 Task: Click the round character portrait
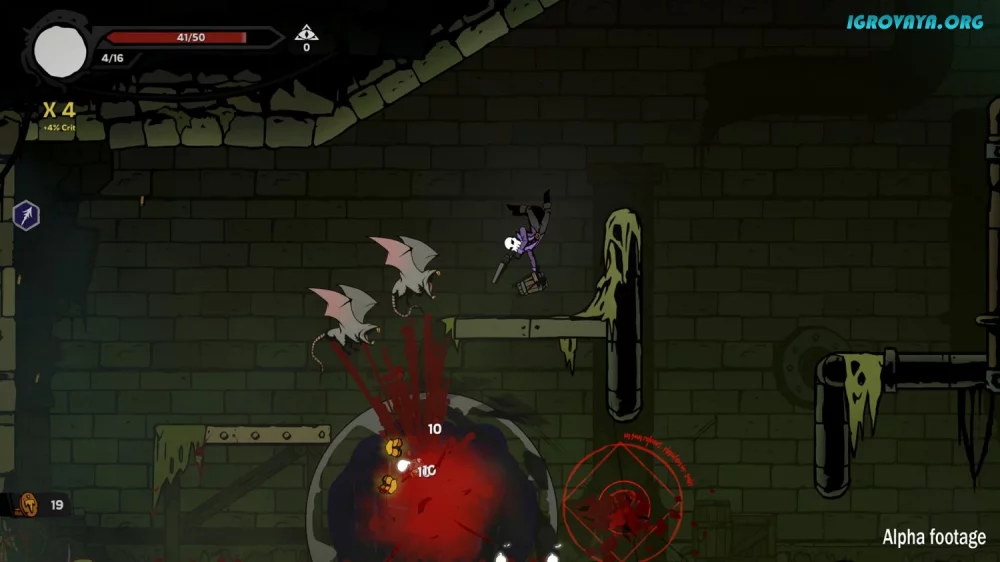click(x=61, y=51)
